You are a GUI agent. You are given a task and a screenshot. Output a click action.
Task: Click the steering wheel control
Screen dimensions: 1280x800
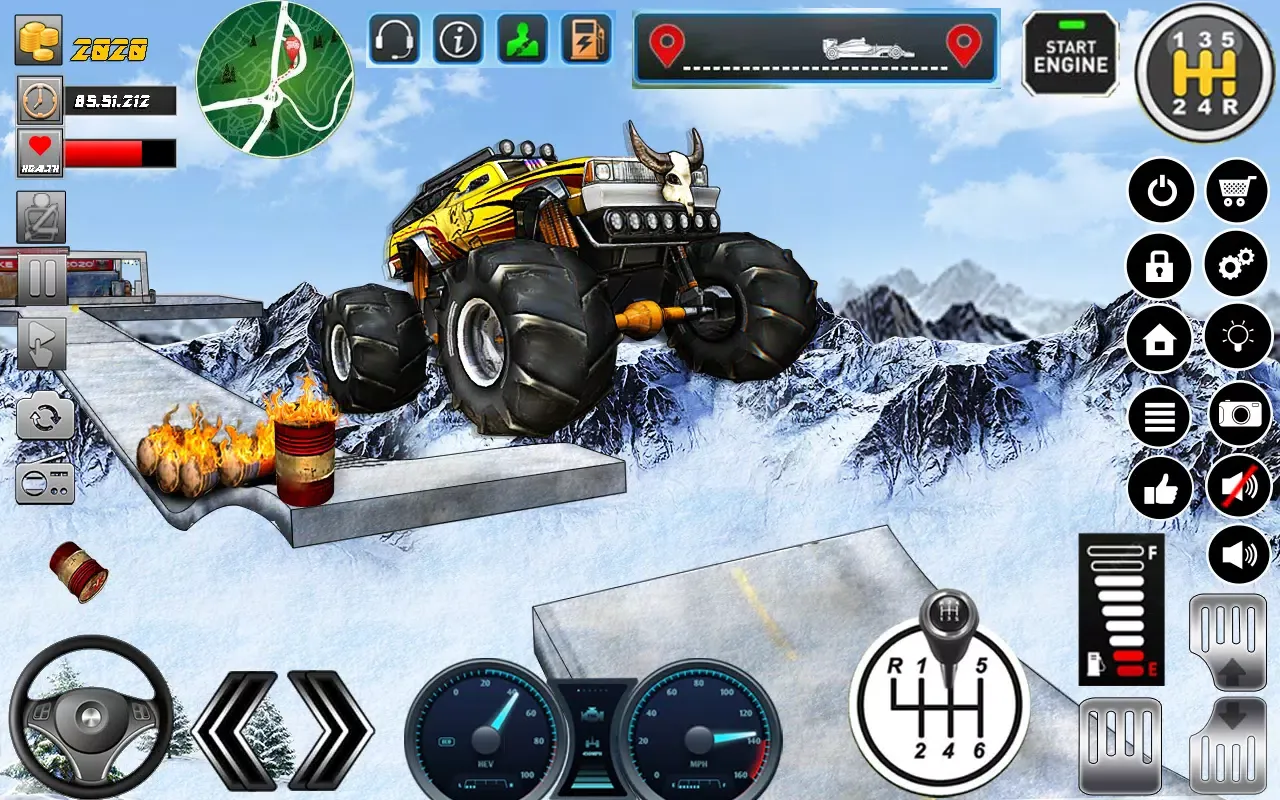90,717
